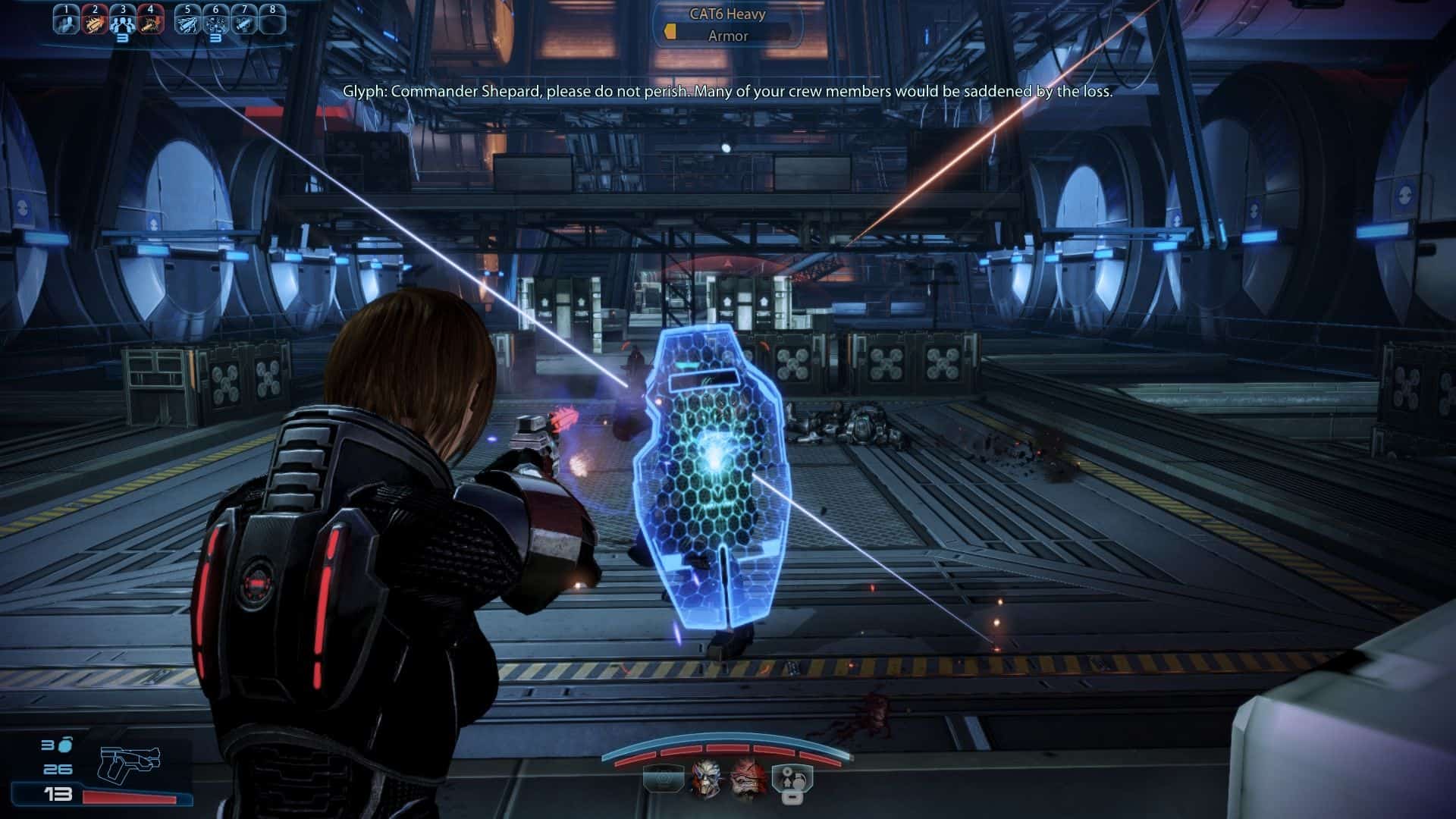This screenshot has height=819, width=1456.
Task: Fire the missile power in slot 5
Action: [x=188, y=22]
